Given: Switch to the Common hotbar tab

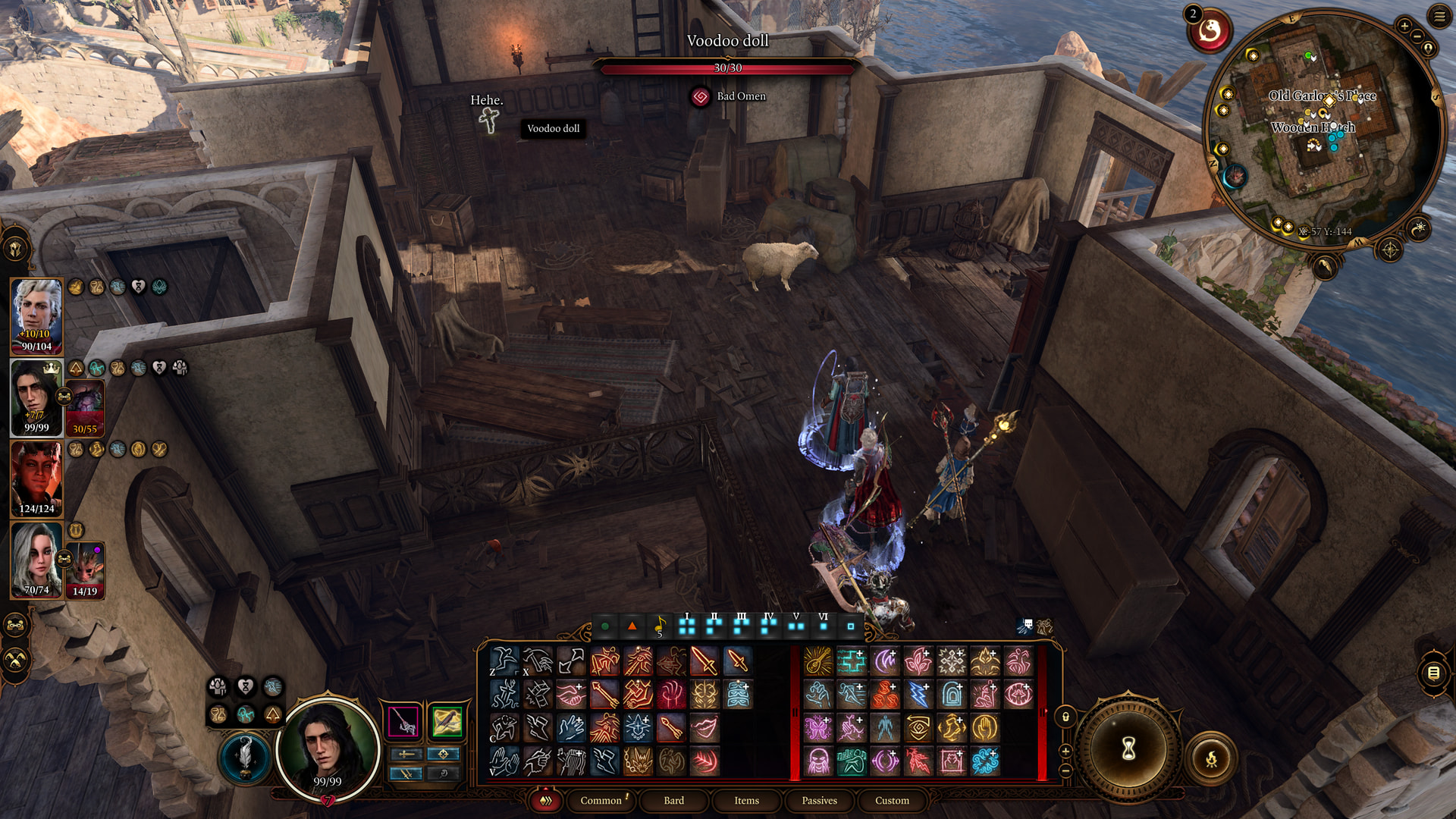Looking at the screenshot, I should pyautogui.click(x=601, y=801).
